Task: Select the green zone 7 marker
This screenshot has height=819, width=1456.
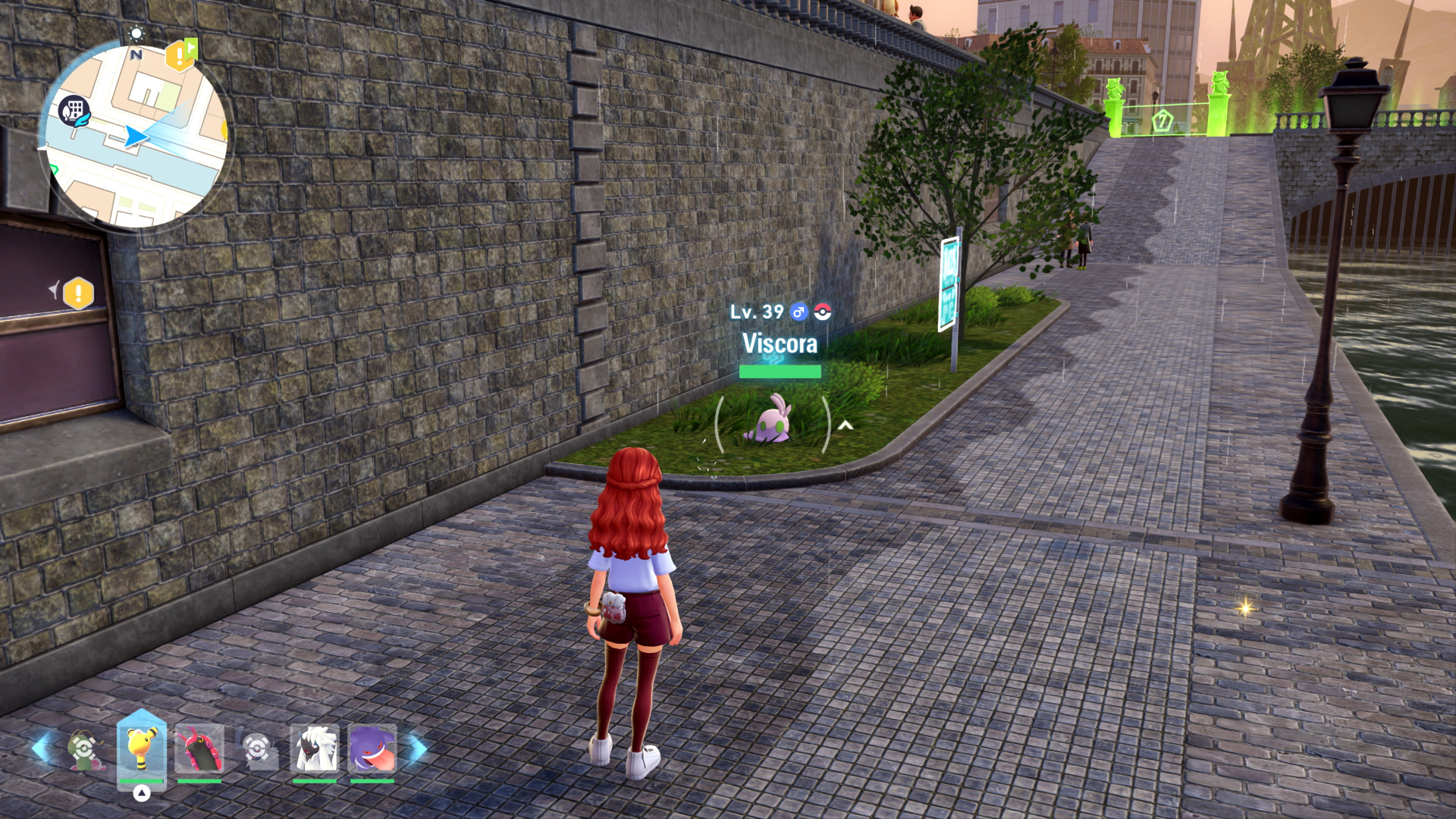Action: point(1162,120)
